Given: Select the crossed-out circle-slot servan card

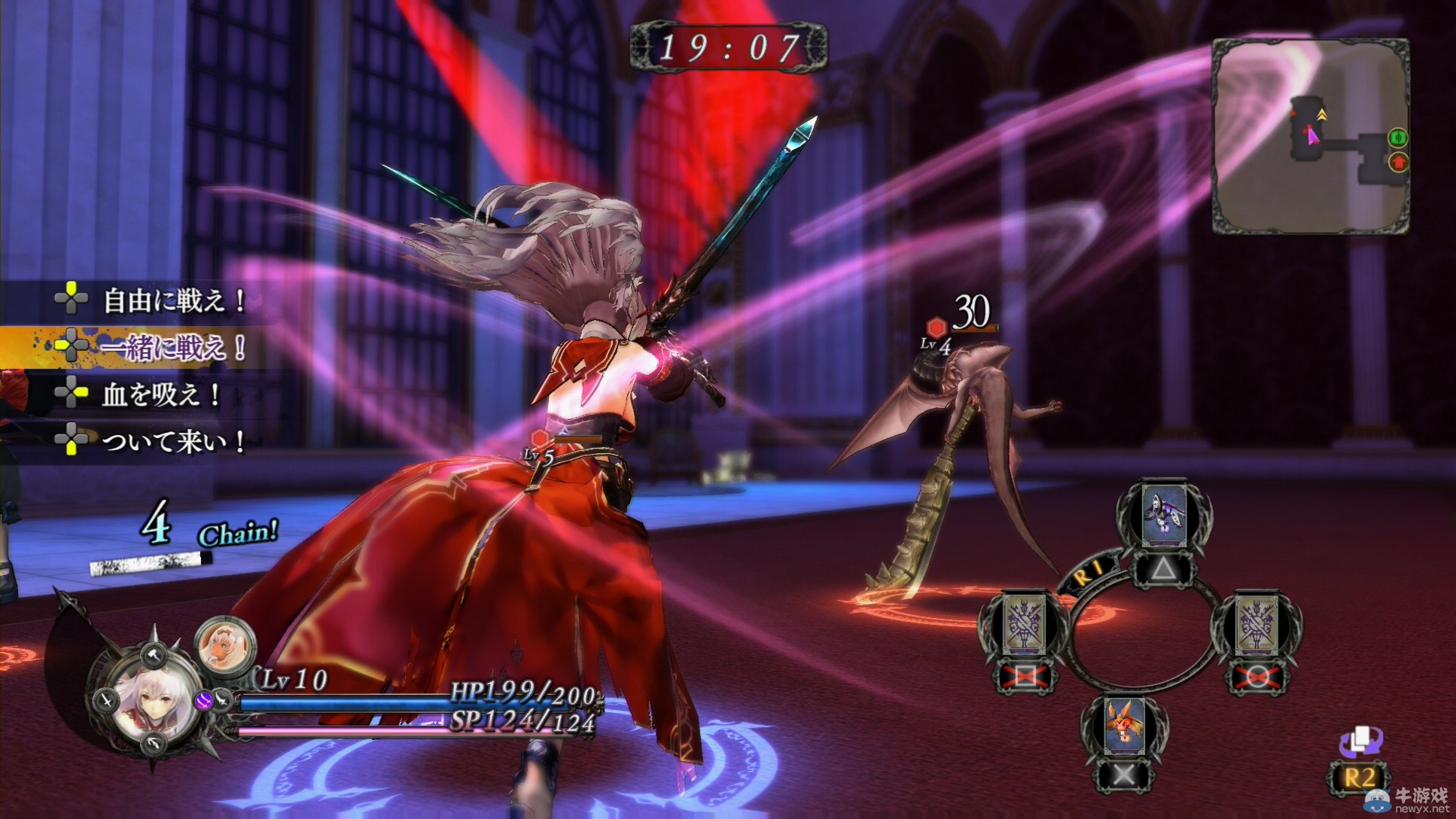Looking at the screenshot, I should point(1256,626).
